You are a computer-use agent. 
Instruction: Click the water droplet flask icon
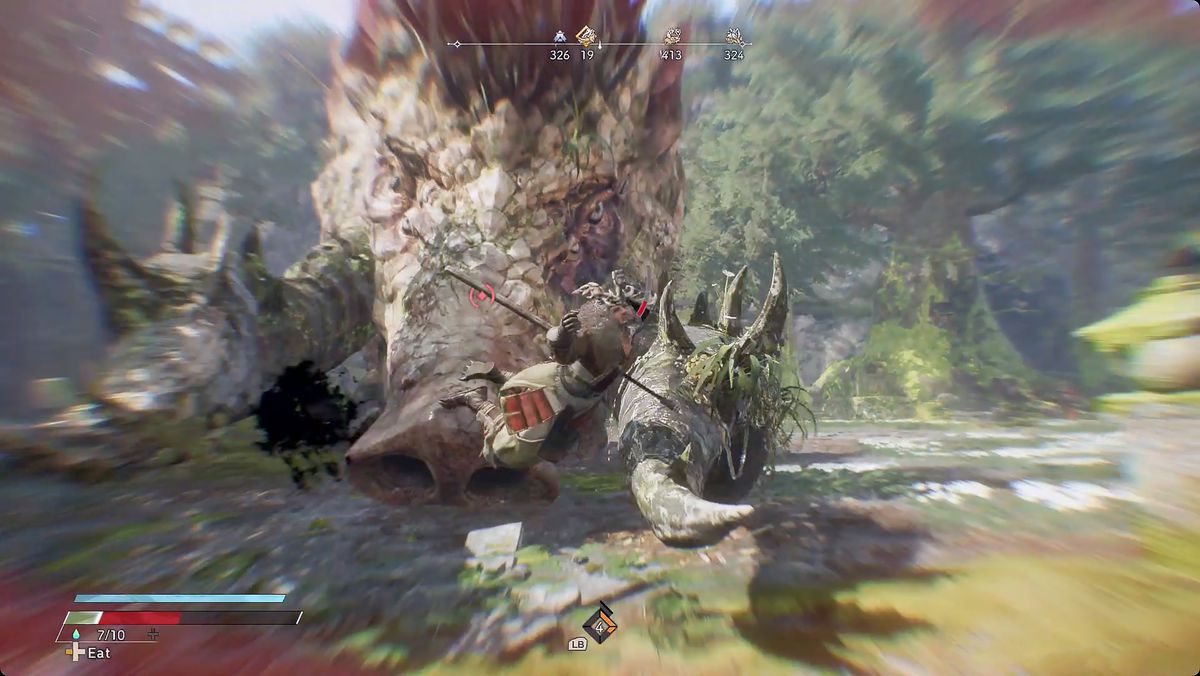point(74,635)
